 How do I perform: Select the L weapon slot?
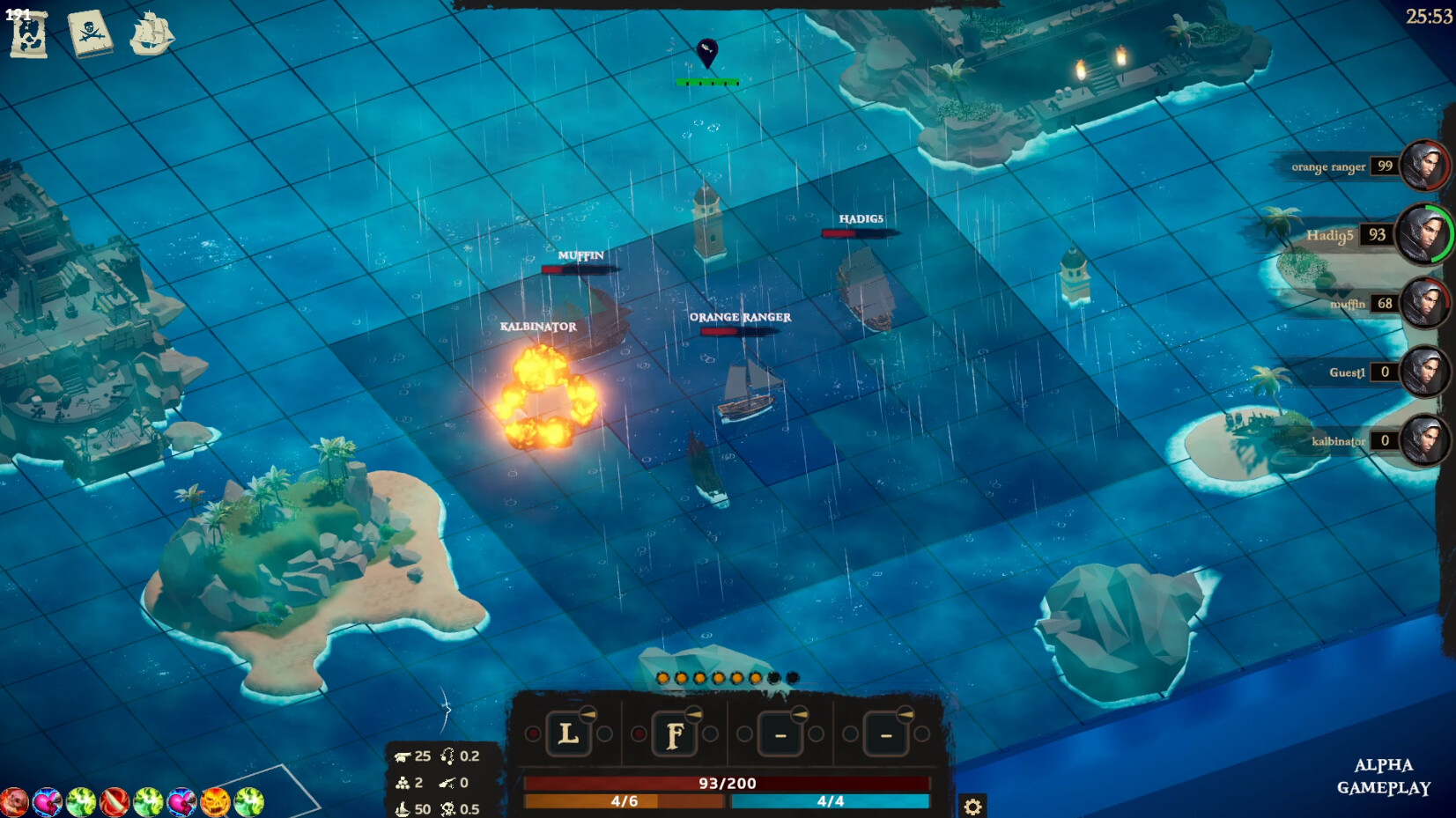pos(570,733)
